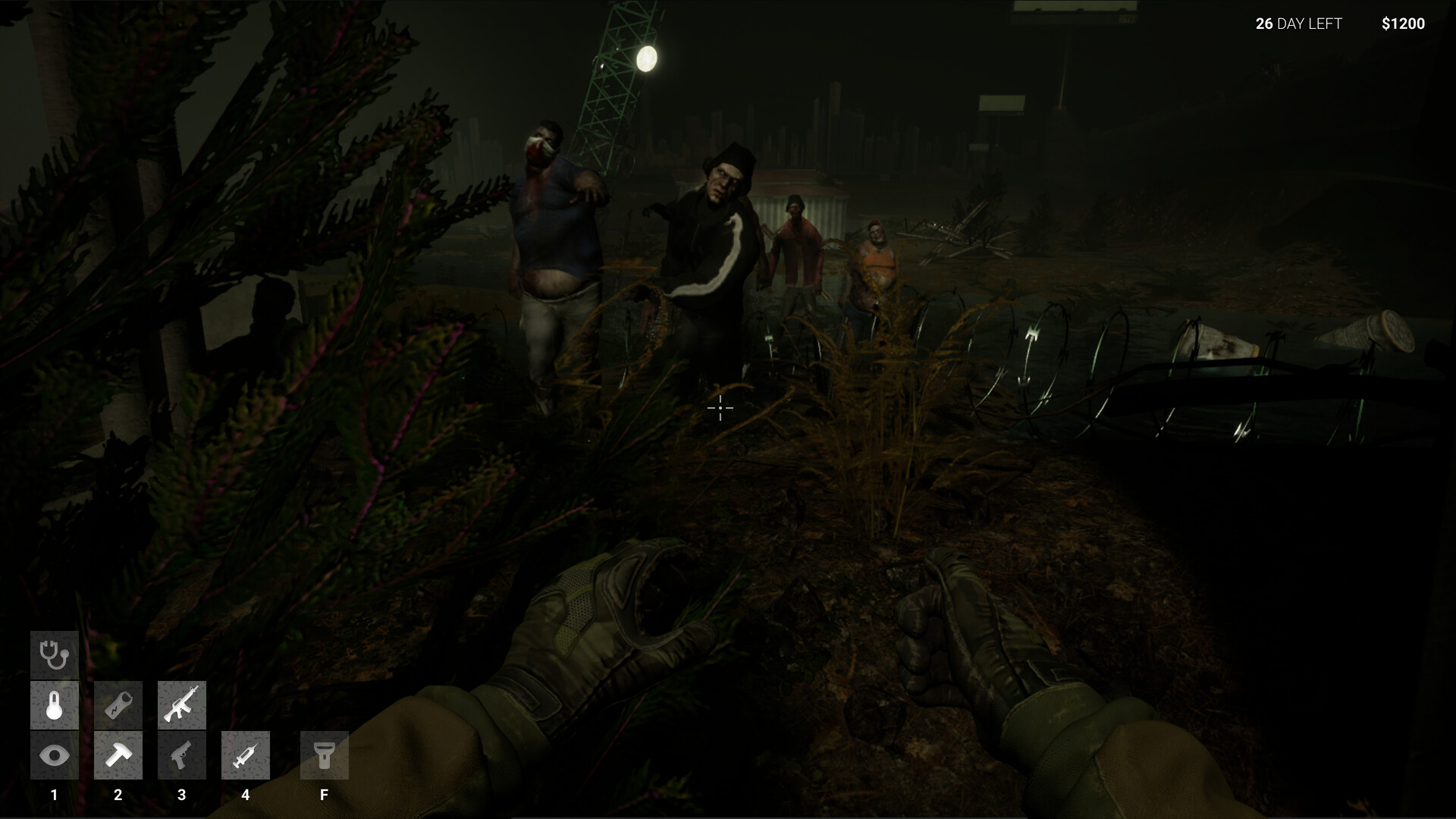Equip the assault rifle in slot 3

pos(181,704)
